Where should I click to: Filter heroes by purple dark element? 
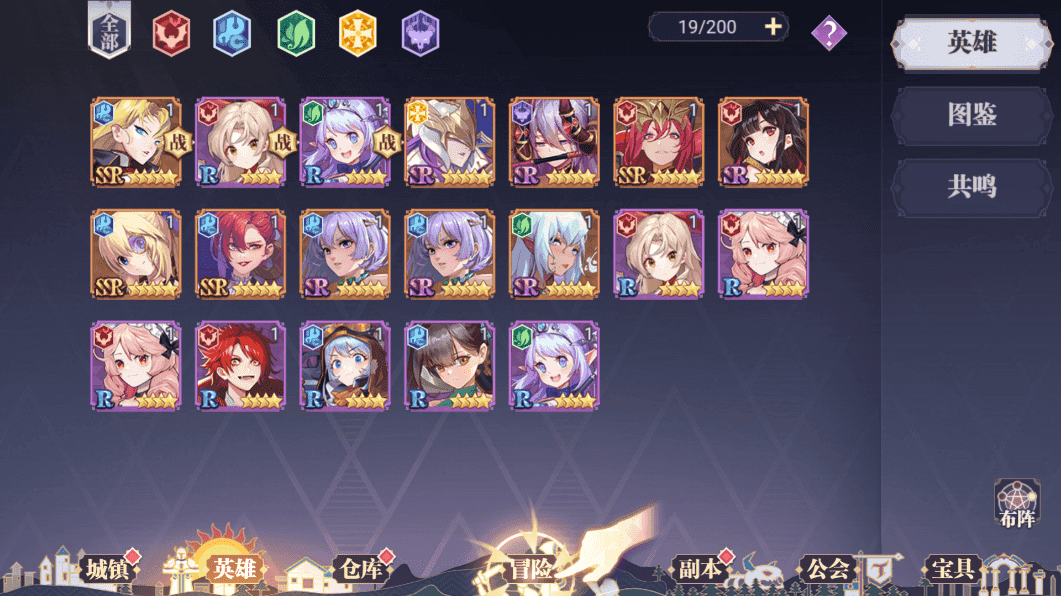[420, 34]
